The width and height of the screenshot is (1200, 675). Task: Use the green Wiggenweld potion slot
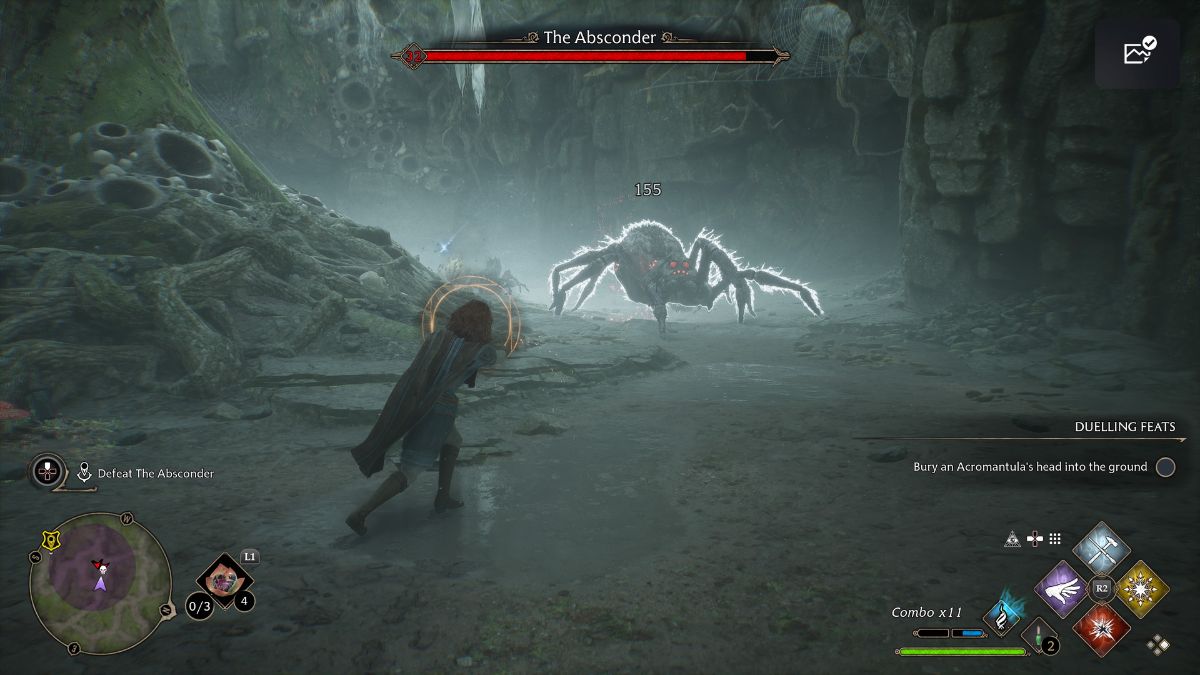pos(1039,636)
